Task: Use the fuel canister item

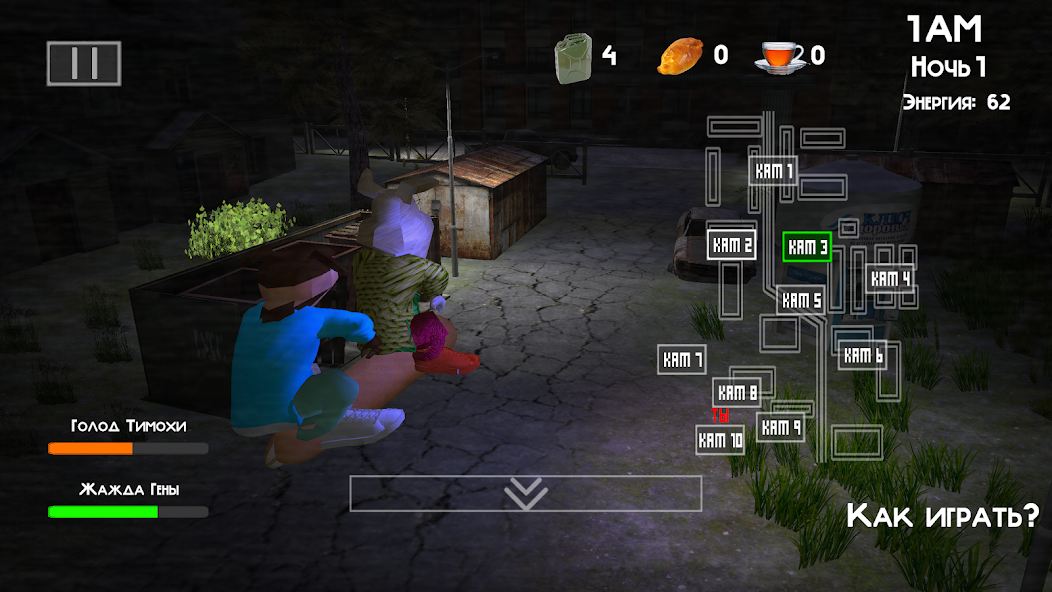Action: tap(573, 55)
